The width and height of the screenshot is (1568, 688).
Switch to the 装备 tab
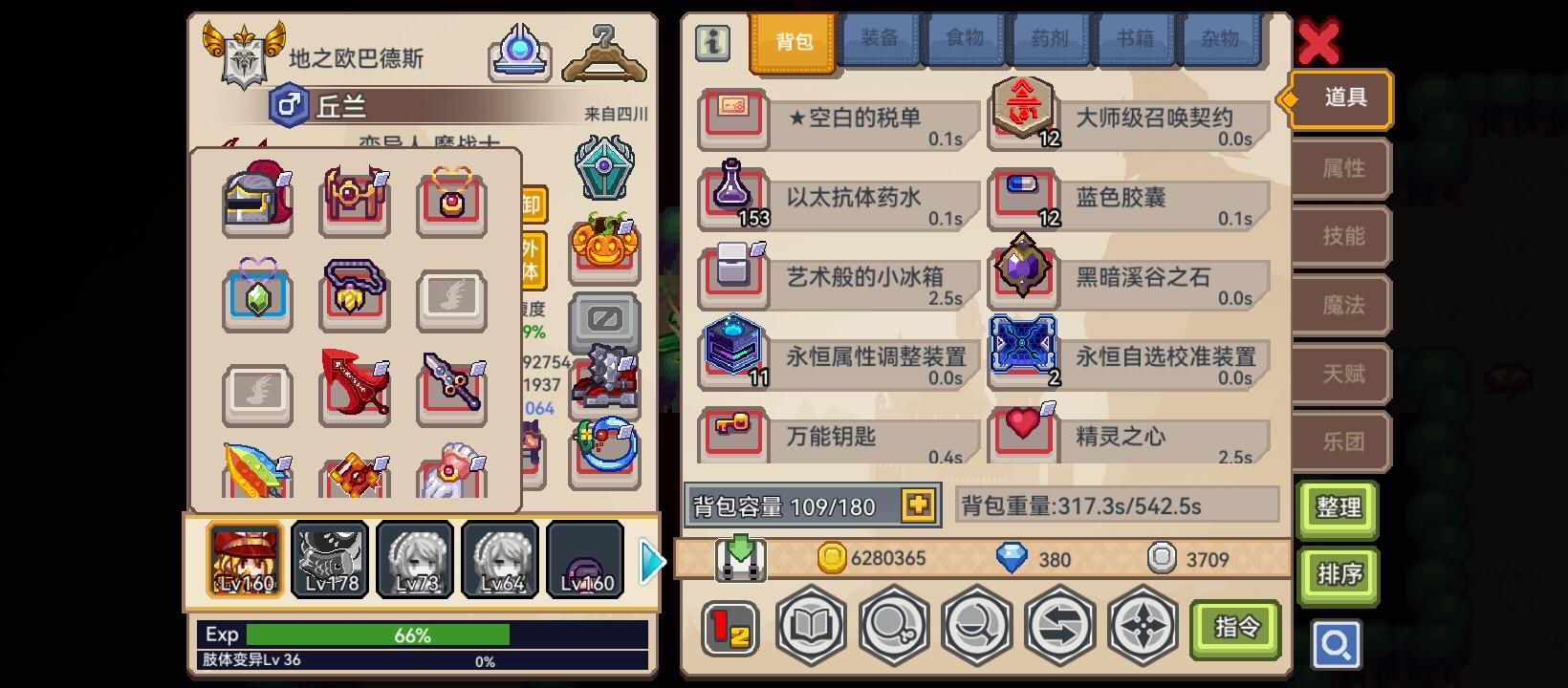tap(882, 40)
